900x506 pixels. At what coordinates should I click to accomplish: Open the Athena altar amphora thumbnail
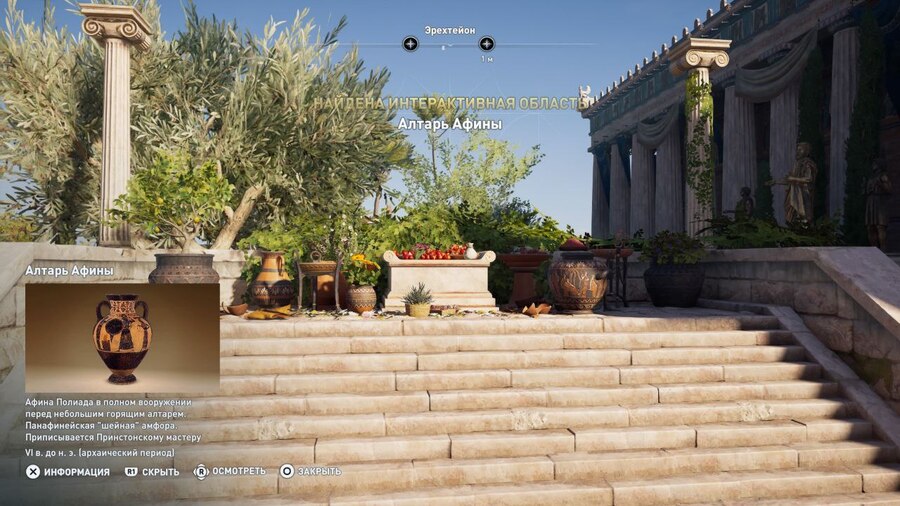122,338
